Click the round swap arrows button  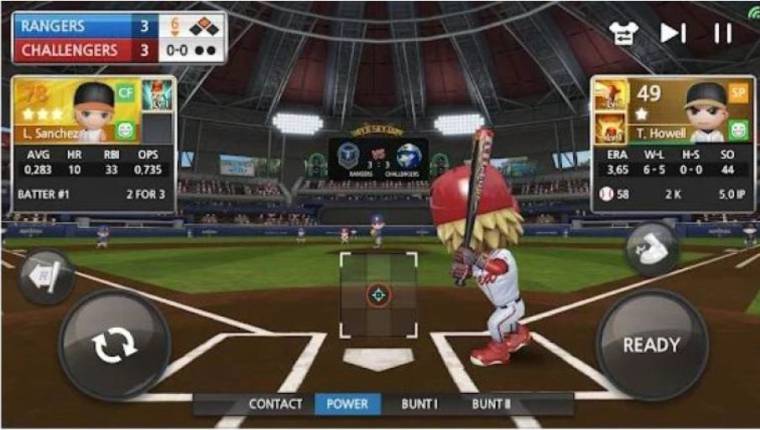pos(114,345)
